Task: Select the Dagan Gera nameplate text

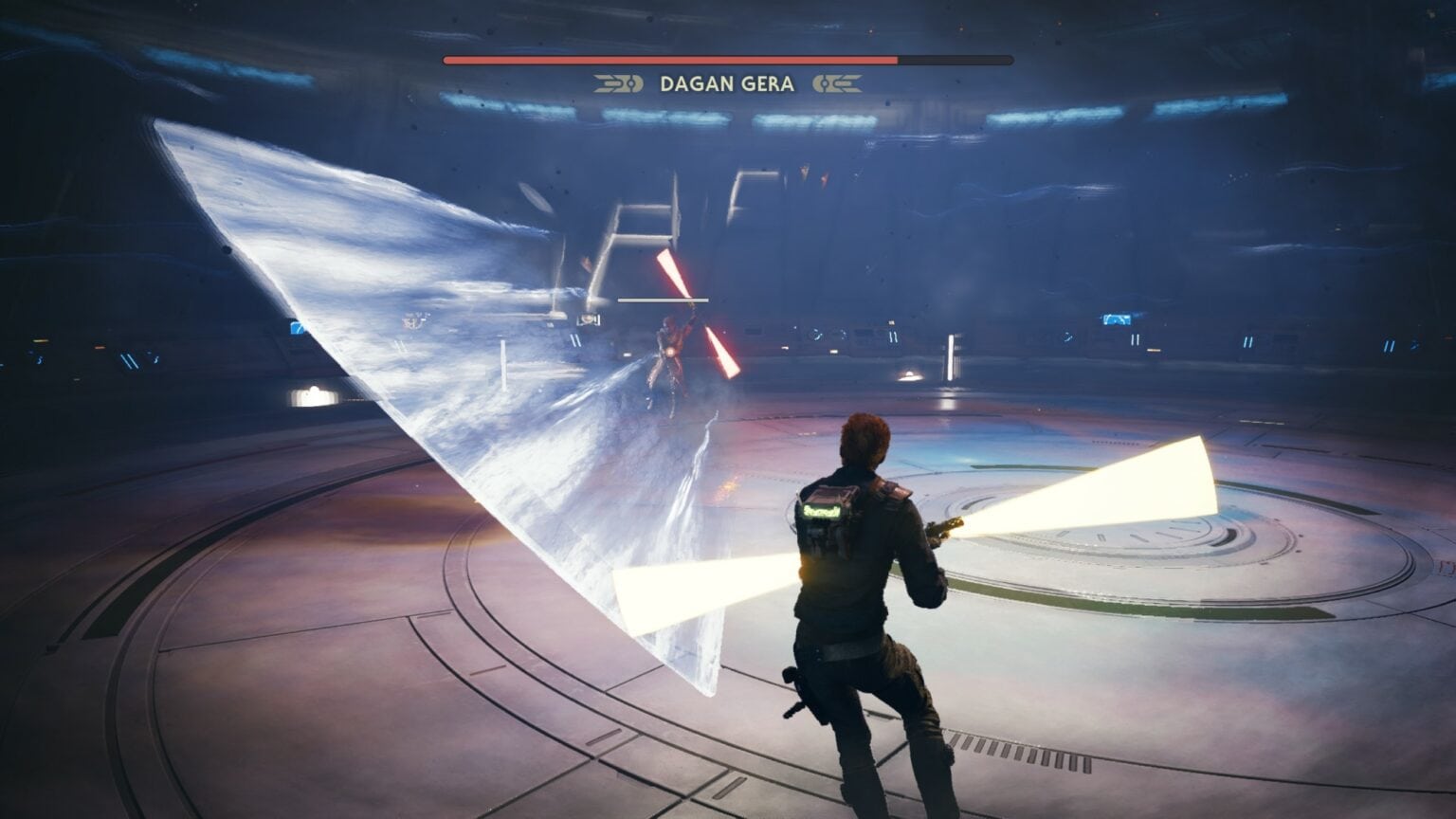Action: click(725, 83)
